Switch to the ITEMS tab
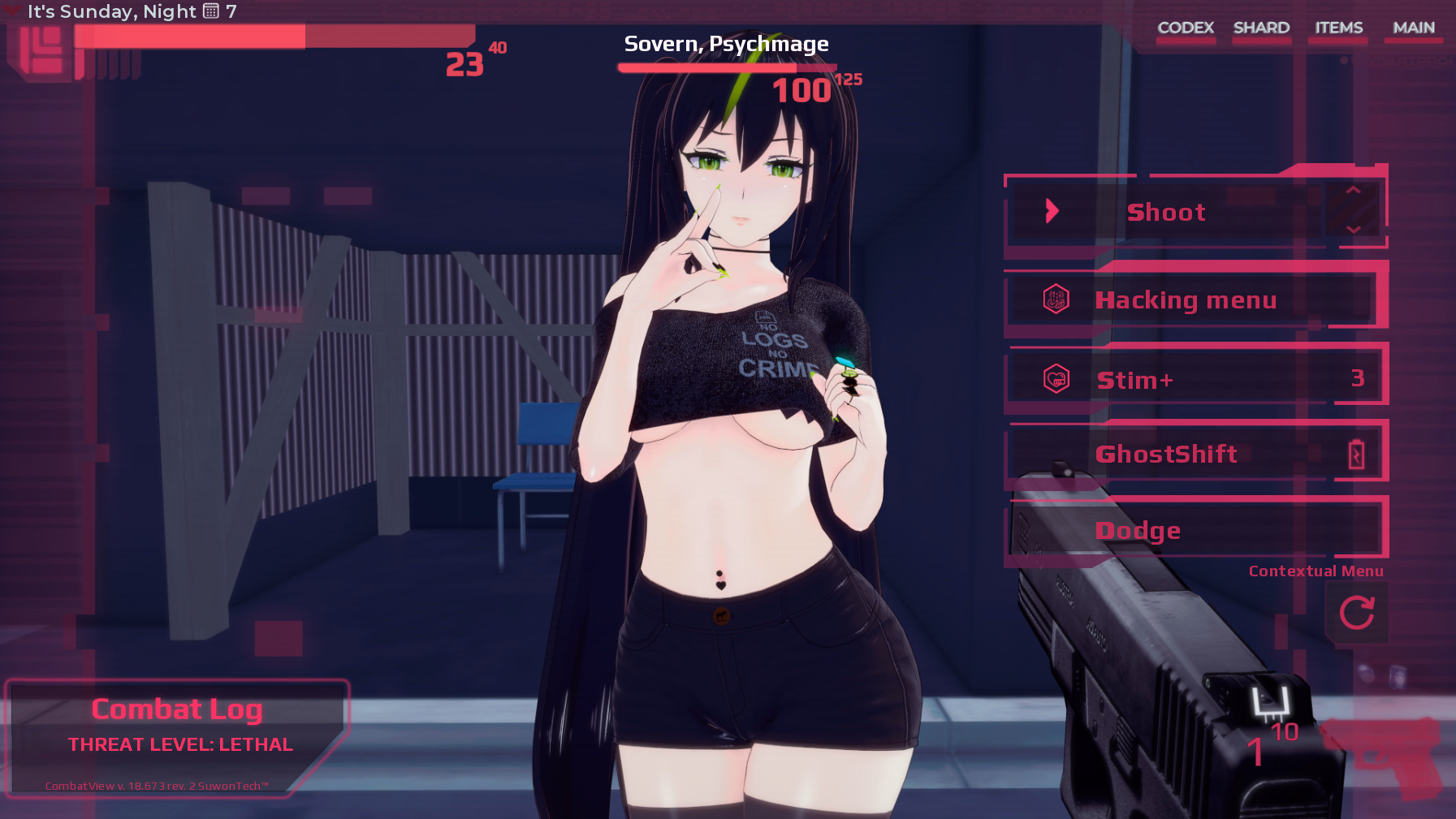Screen dimensions: 1456x819 (1338, 27)
